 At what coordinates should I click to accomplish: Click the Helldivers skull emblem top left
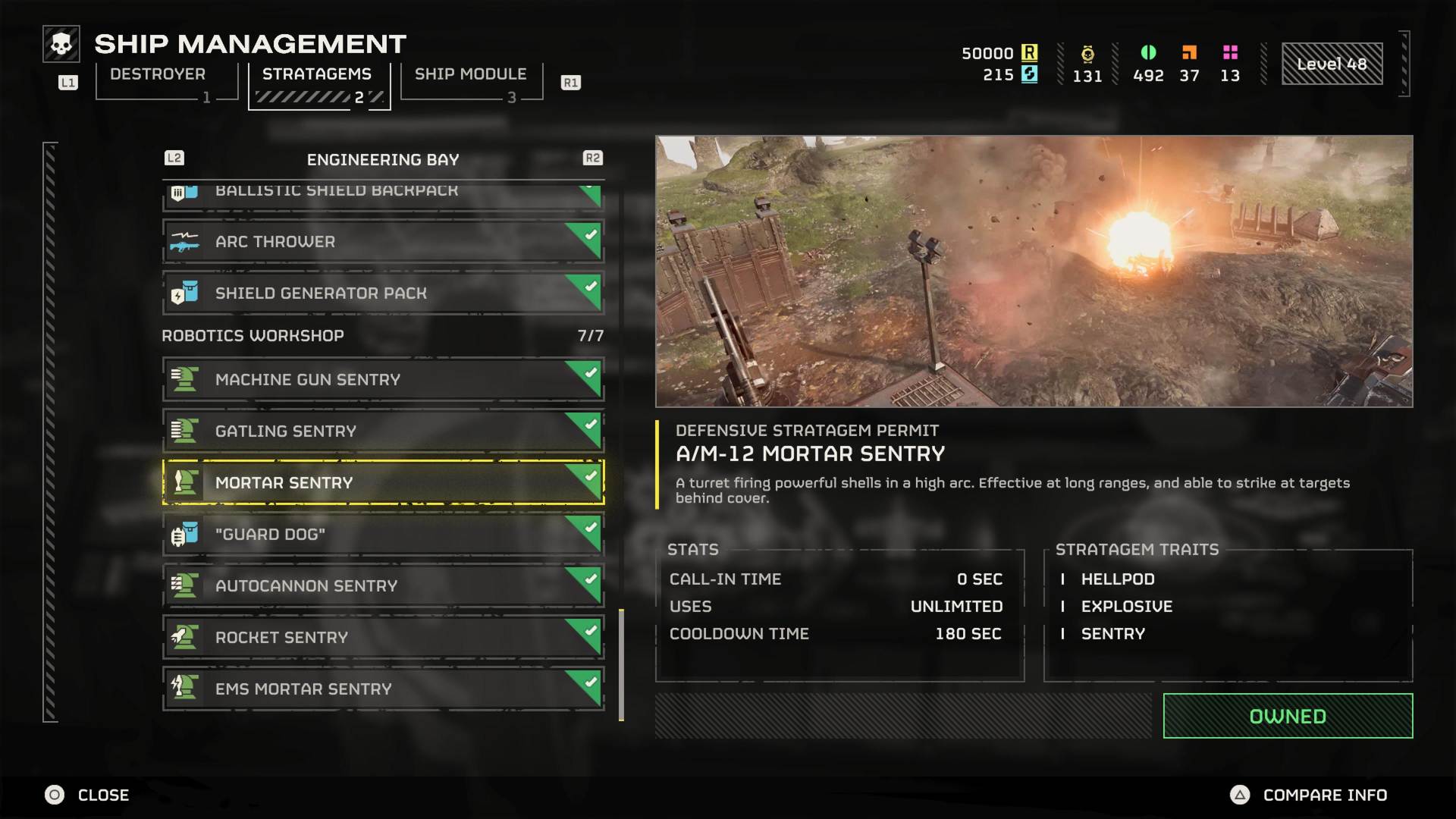click(x=61, y=43)
